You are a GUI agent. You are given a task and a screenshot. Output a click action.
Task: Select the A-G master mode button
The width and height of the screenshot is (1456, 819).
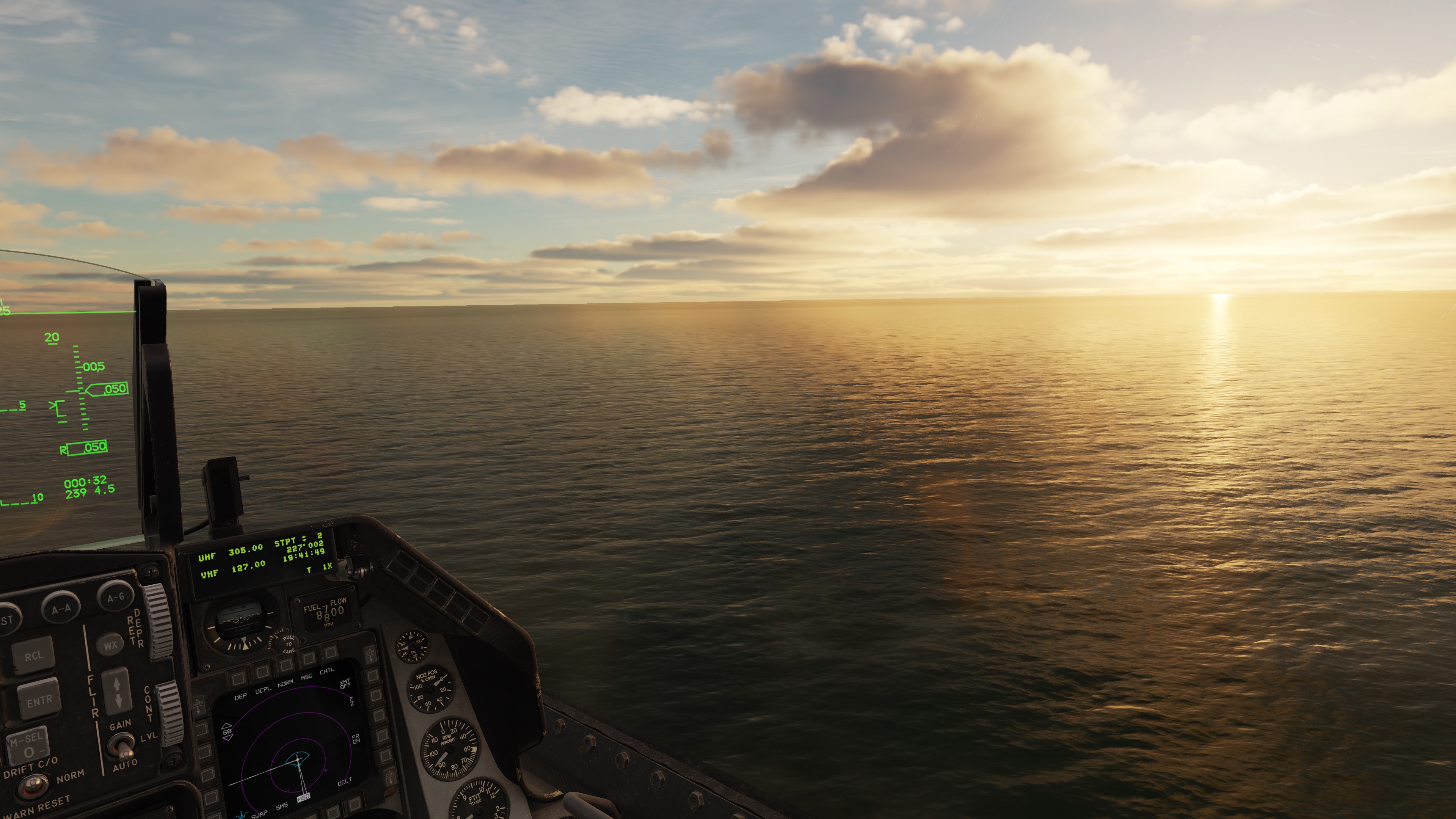[115, 598]
